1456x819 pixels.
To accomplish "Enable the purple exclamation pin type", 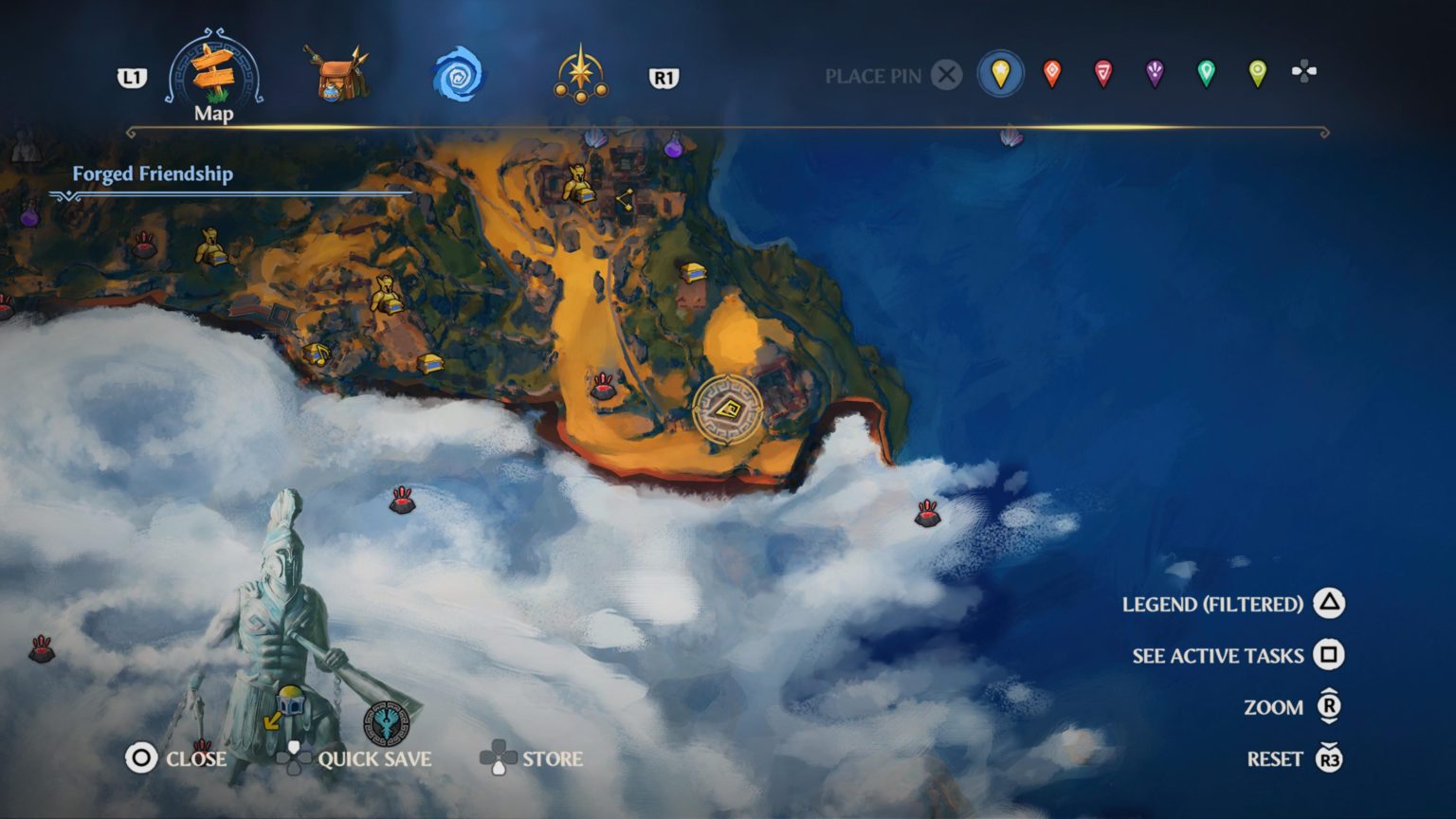I will pos(1154,74).
